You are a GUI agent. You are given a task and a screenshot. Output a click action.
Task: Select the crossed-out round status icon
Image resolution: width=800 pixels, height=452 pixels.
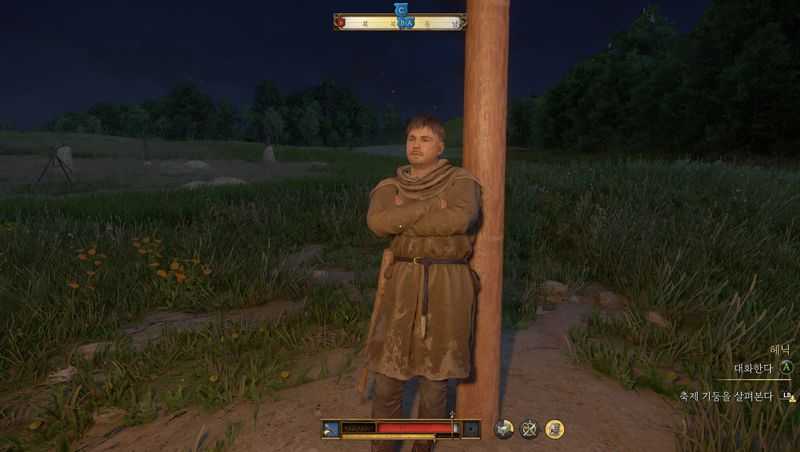pyautogui.click(x=529, y=429)
